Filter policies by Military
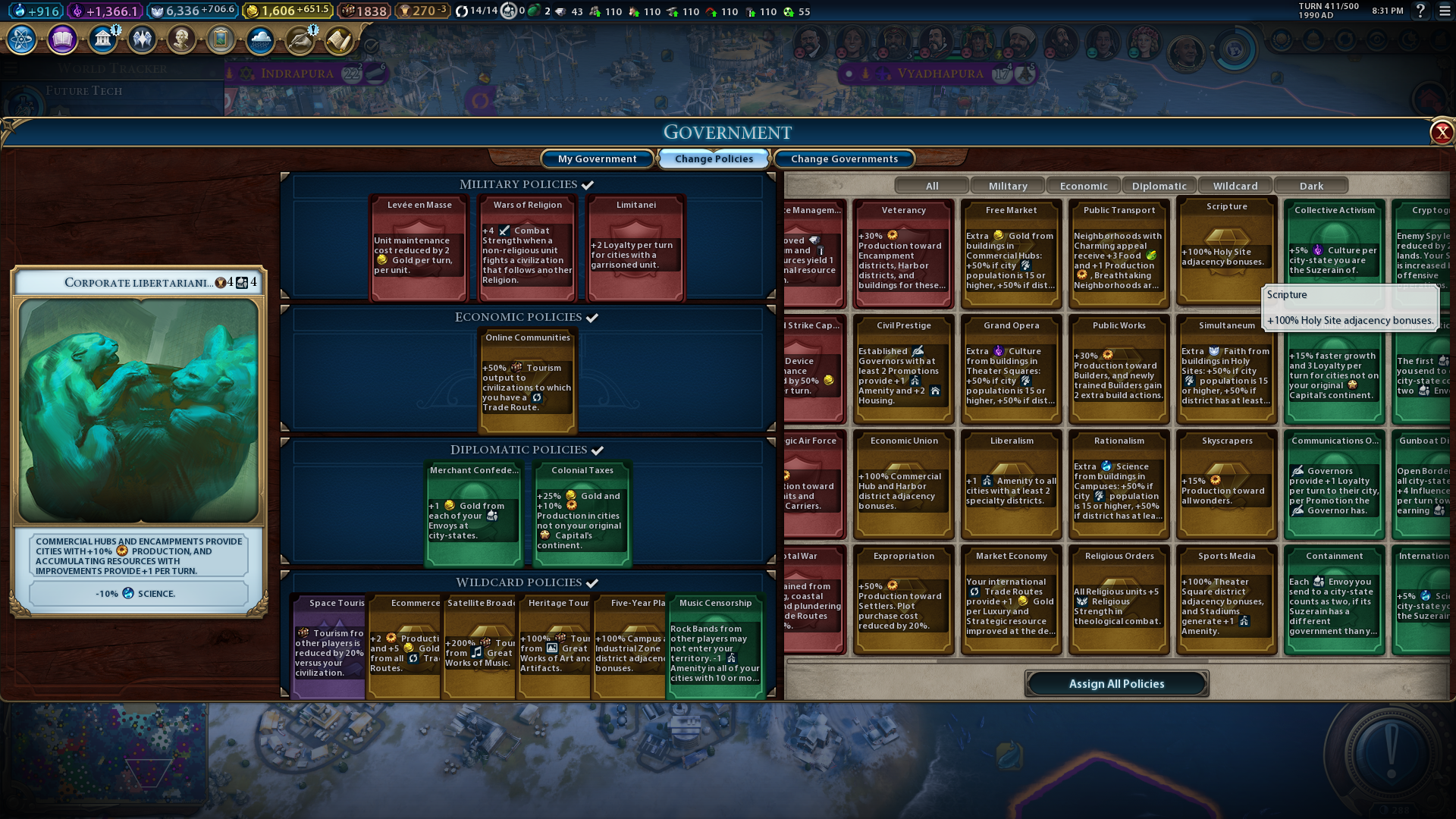This screenshot has height=819, width=1456. point(1008,186)
